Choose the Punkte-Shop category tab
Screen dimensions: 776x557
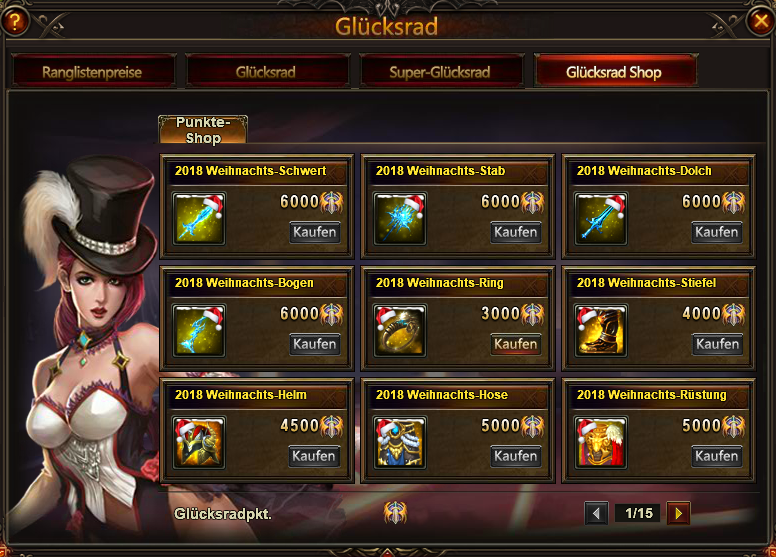(203, 130)
